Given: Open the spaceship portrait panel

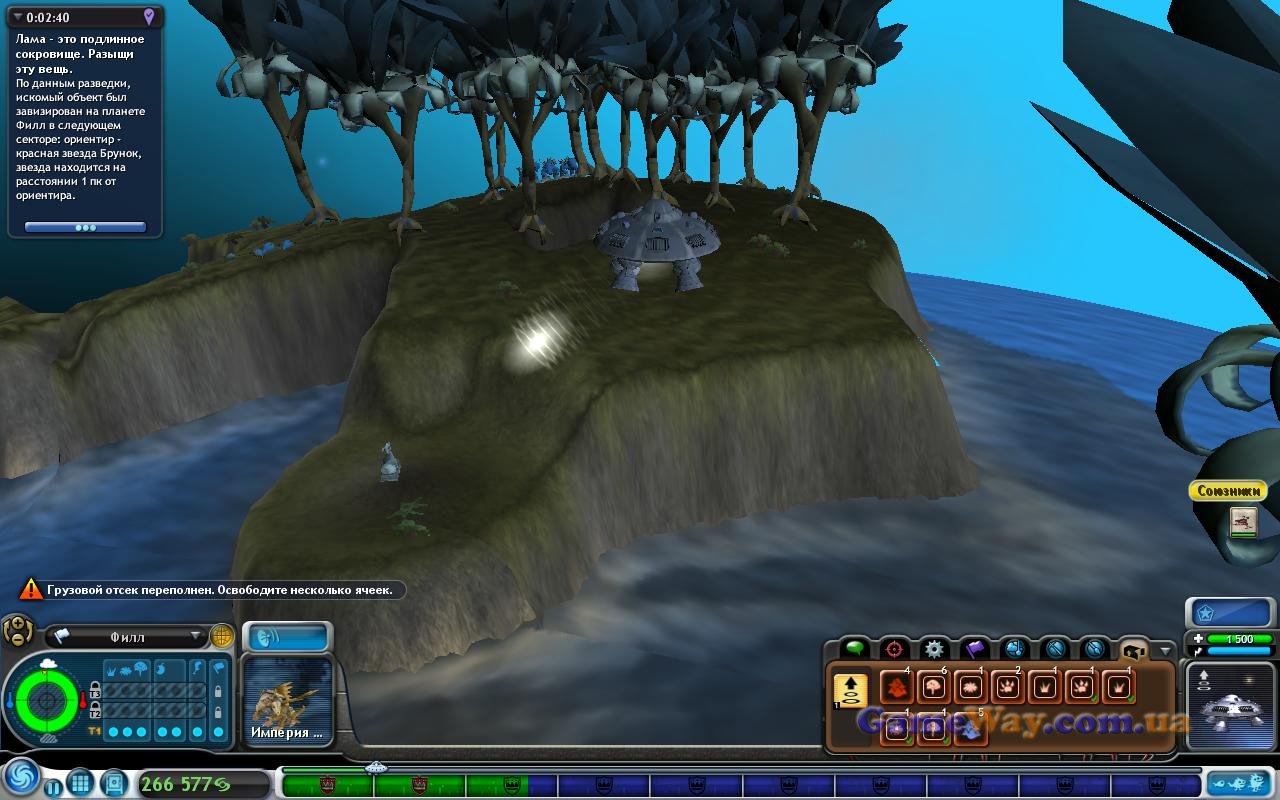Looking at the screenshot, I should click(1229, 704).
